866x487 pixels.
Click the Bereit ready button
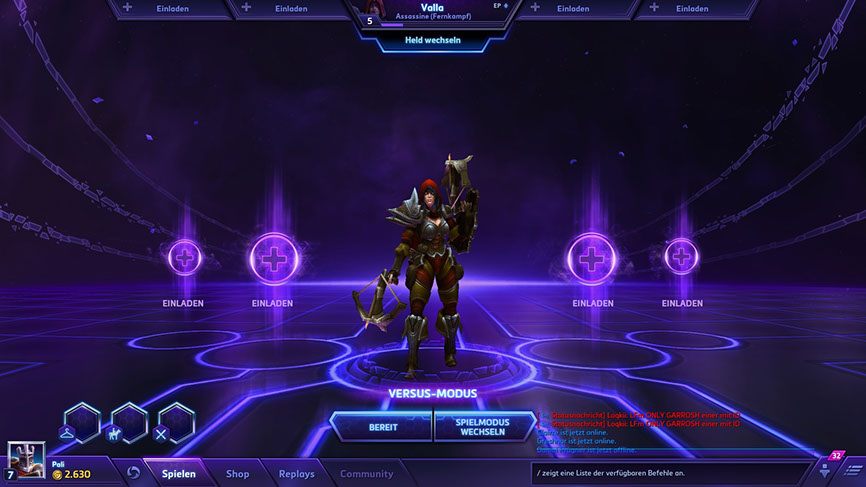pos(382,427)
